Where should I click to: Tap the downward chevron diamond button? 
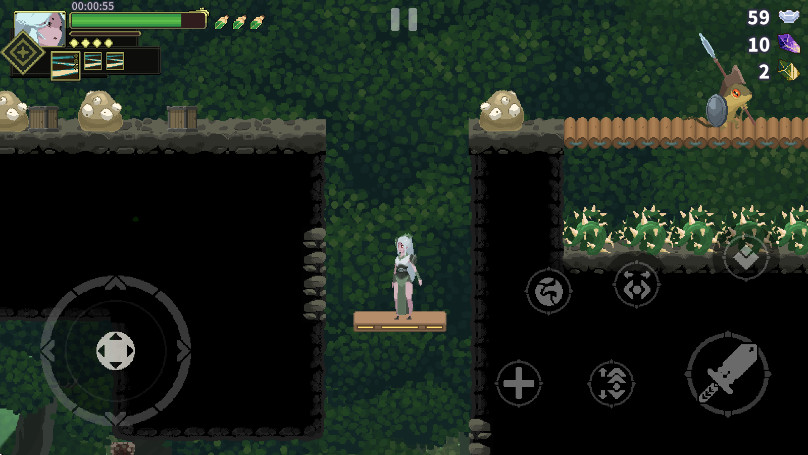tap(746, 257)
